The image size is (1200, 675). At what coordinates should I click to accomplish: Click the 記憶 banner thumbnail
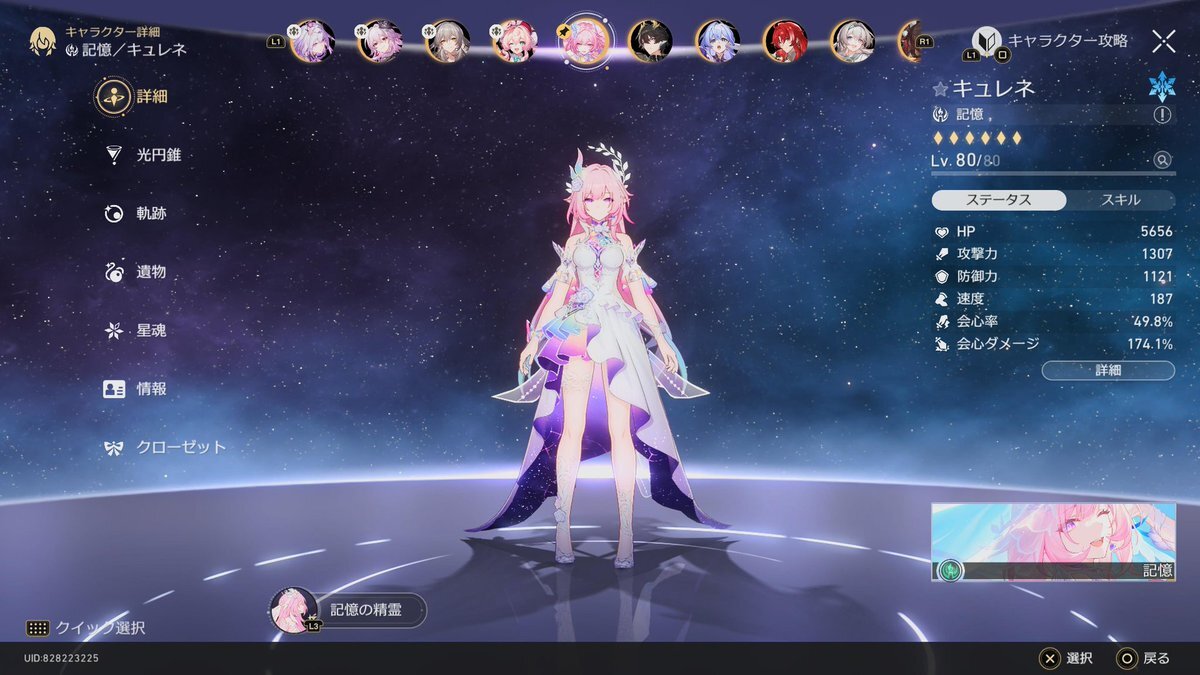pos(1053,542)
